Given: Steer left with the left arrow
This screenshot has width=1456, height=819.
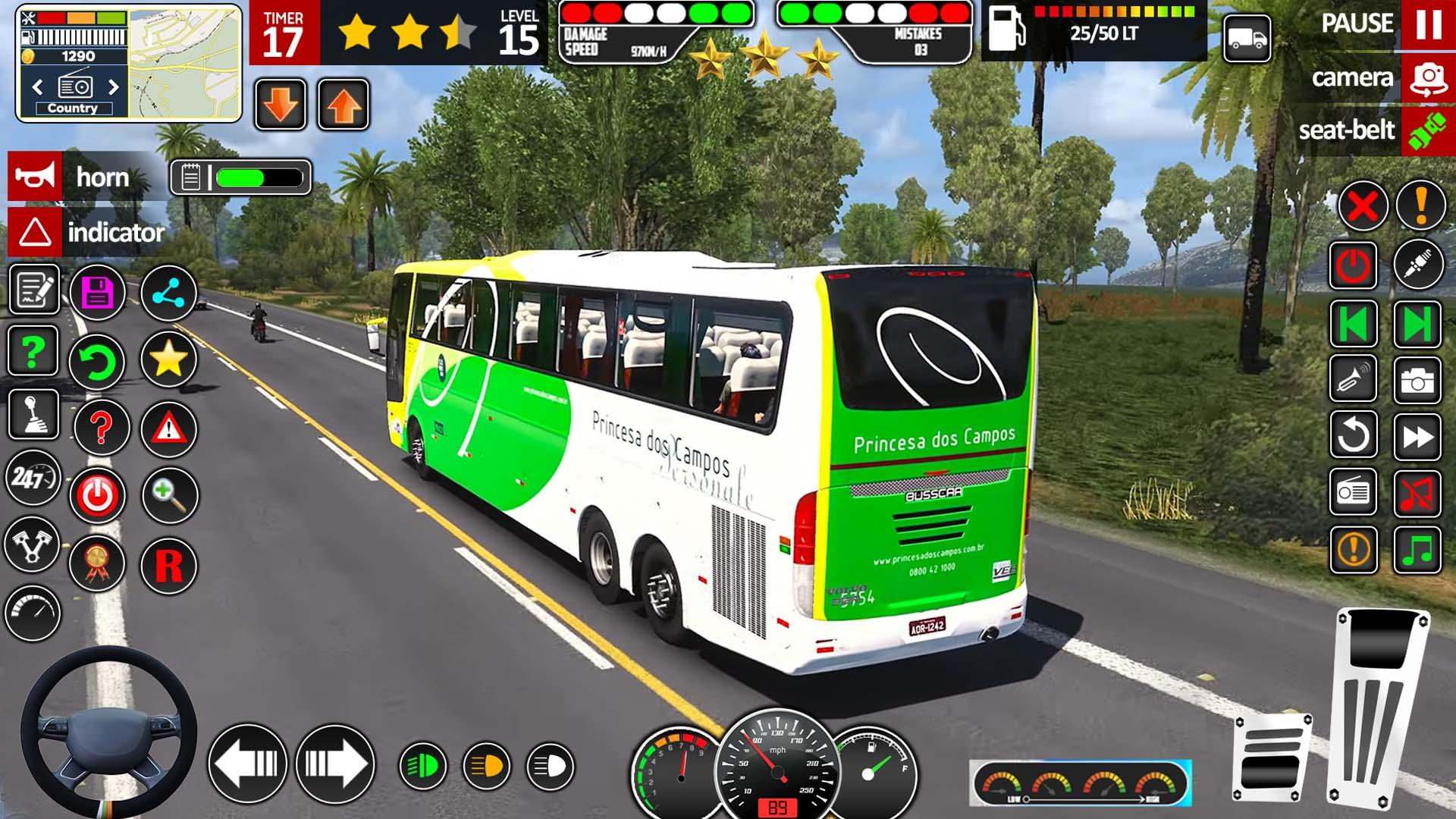Looking at the screenshot, I should tap(248, 764).
